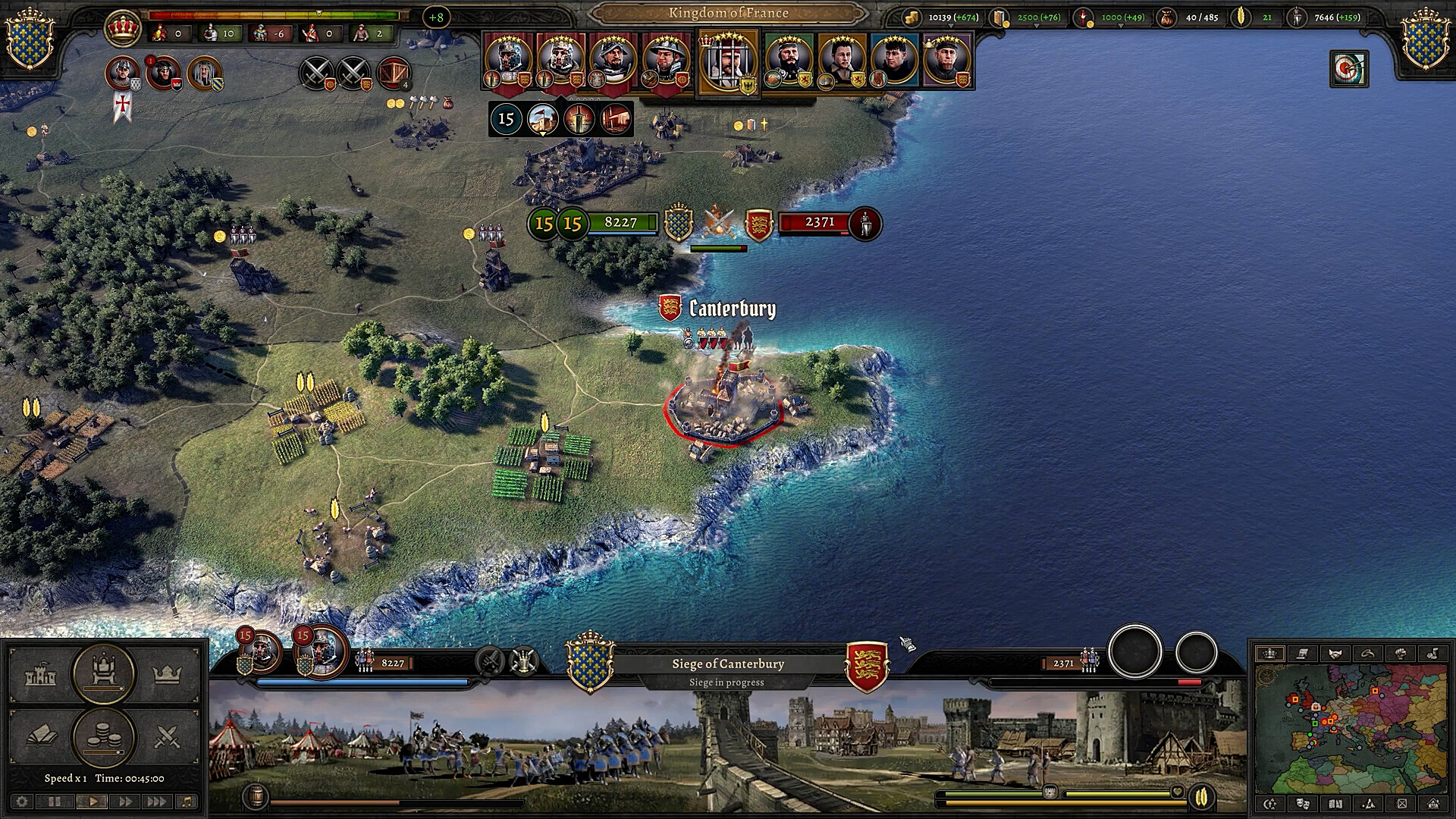Click the minimap of Europe

pos(1351,728)
